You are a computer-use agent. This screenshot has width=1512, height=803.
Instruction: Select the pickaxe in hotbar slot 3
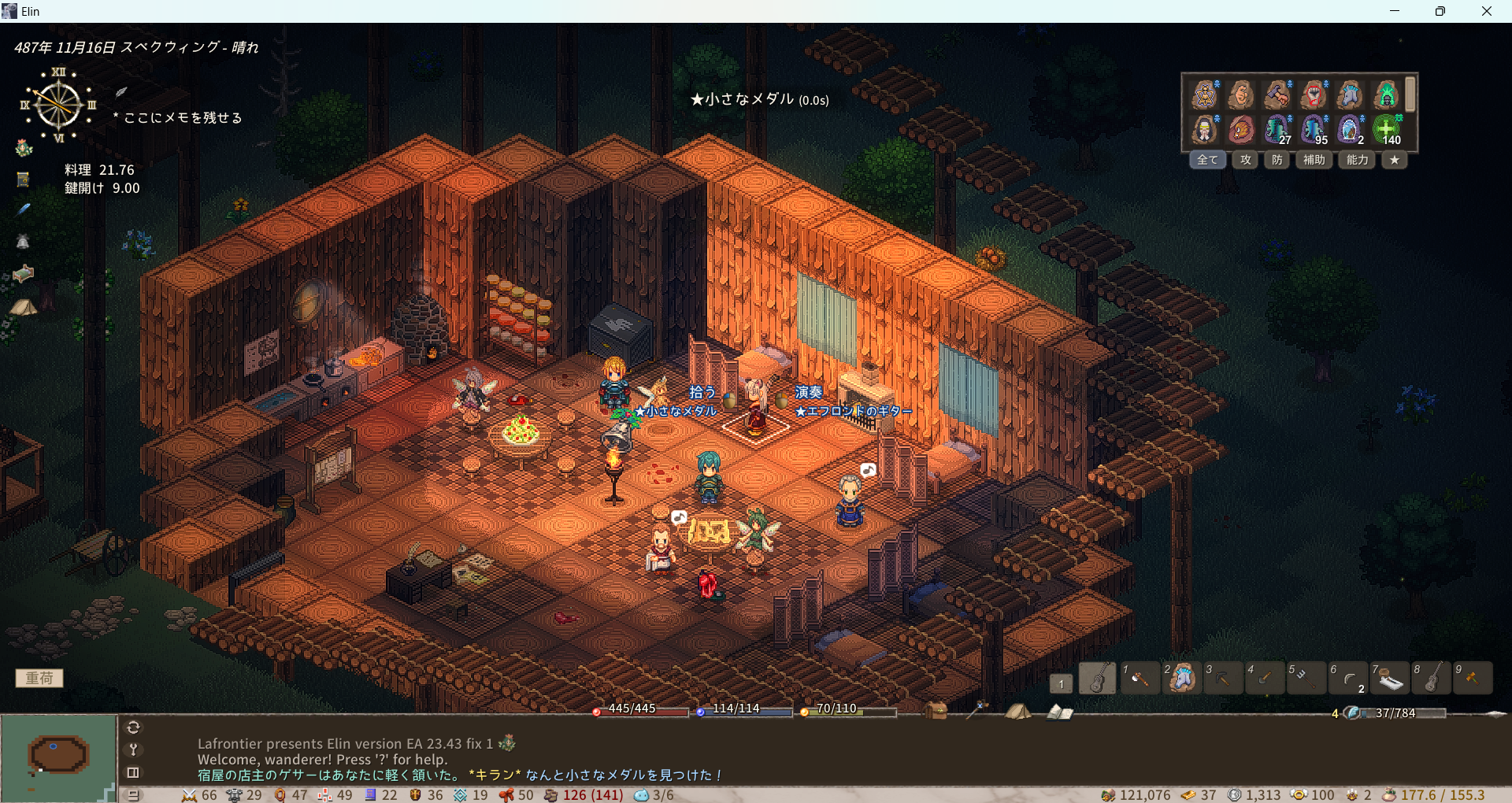click(x=1222, y=678)
